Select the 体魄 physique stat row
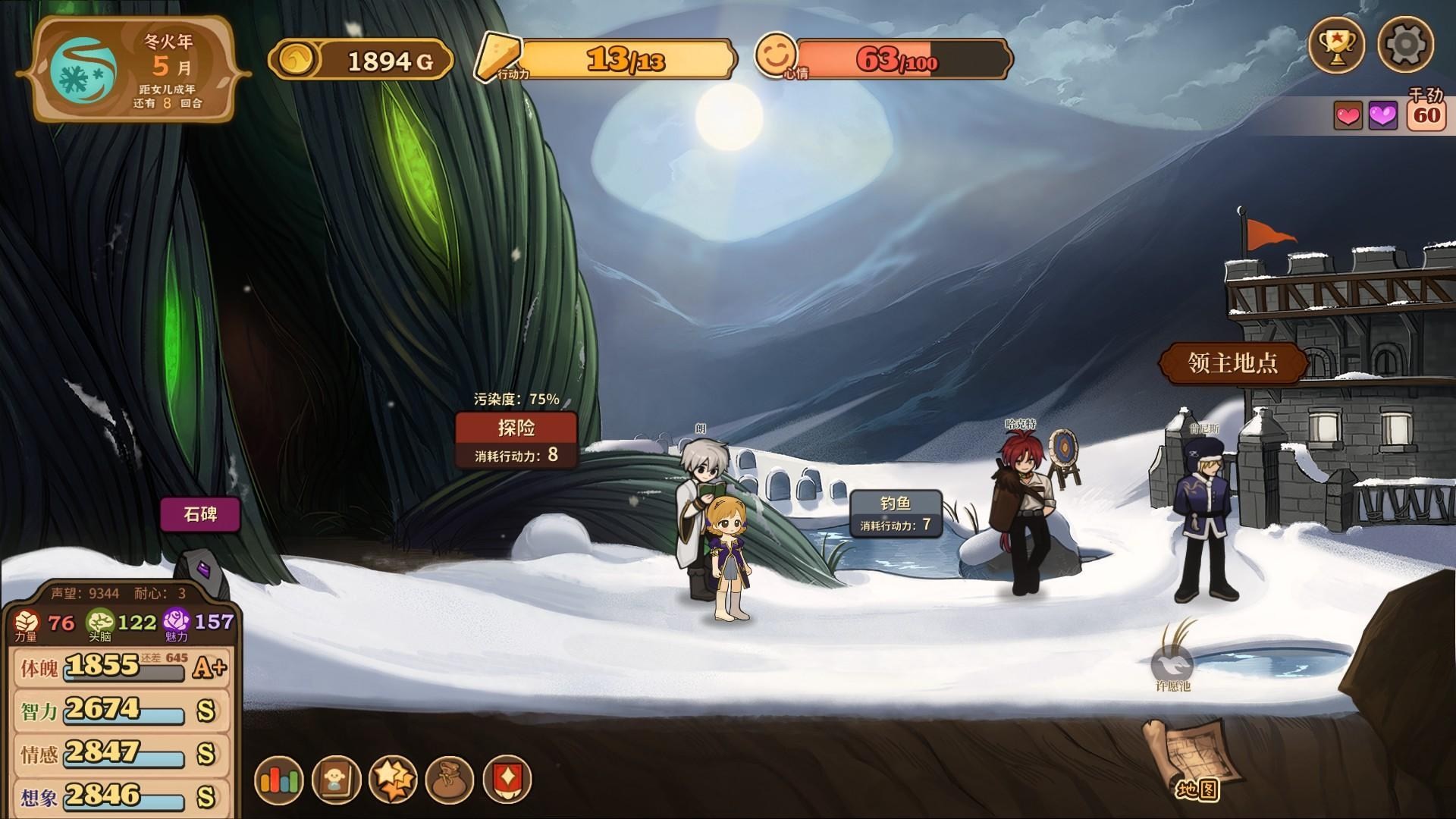The image size is (1456, 819). click(x=121, y=667)
